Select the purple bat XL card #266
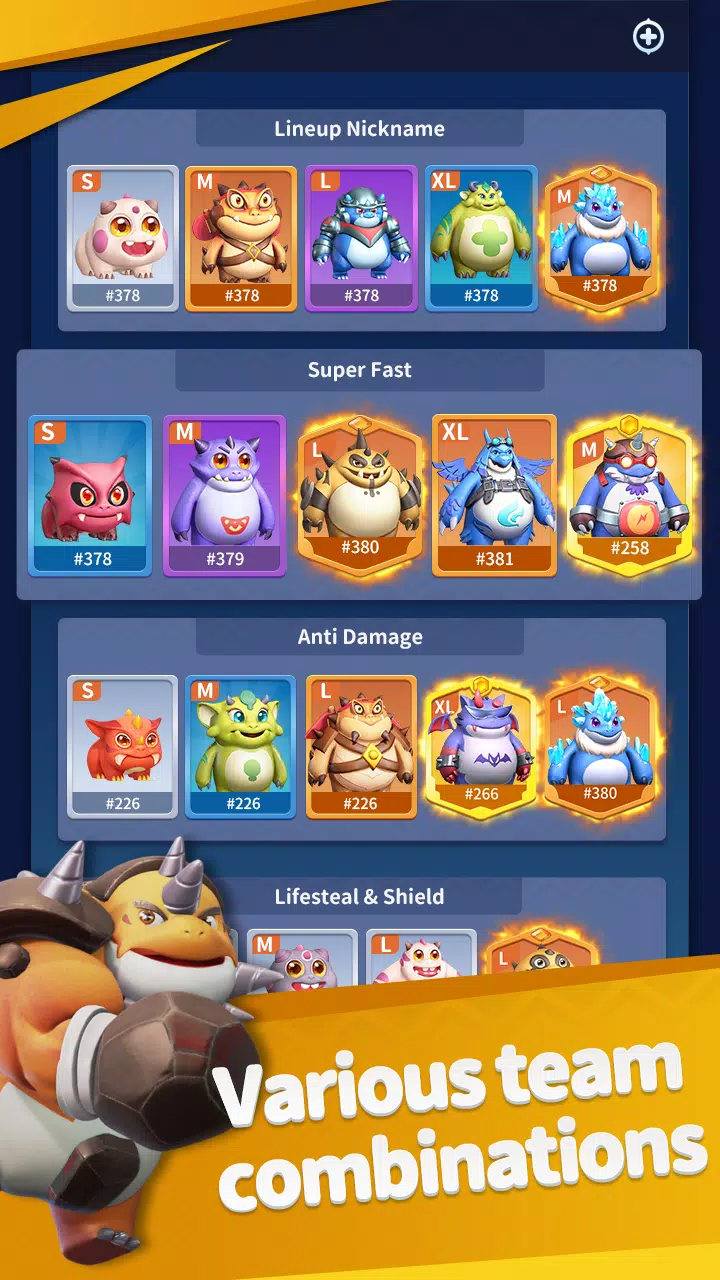 [x=481, y=745]
